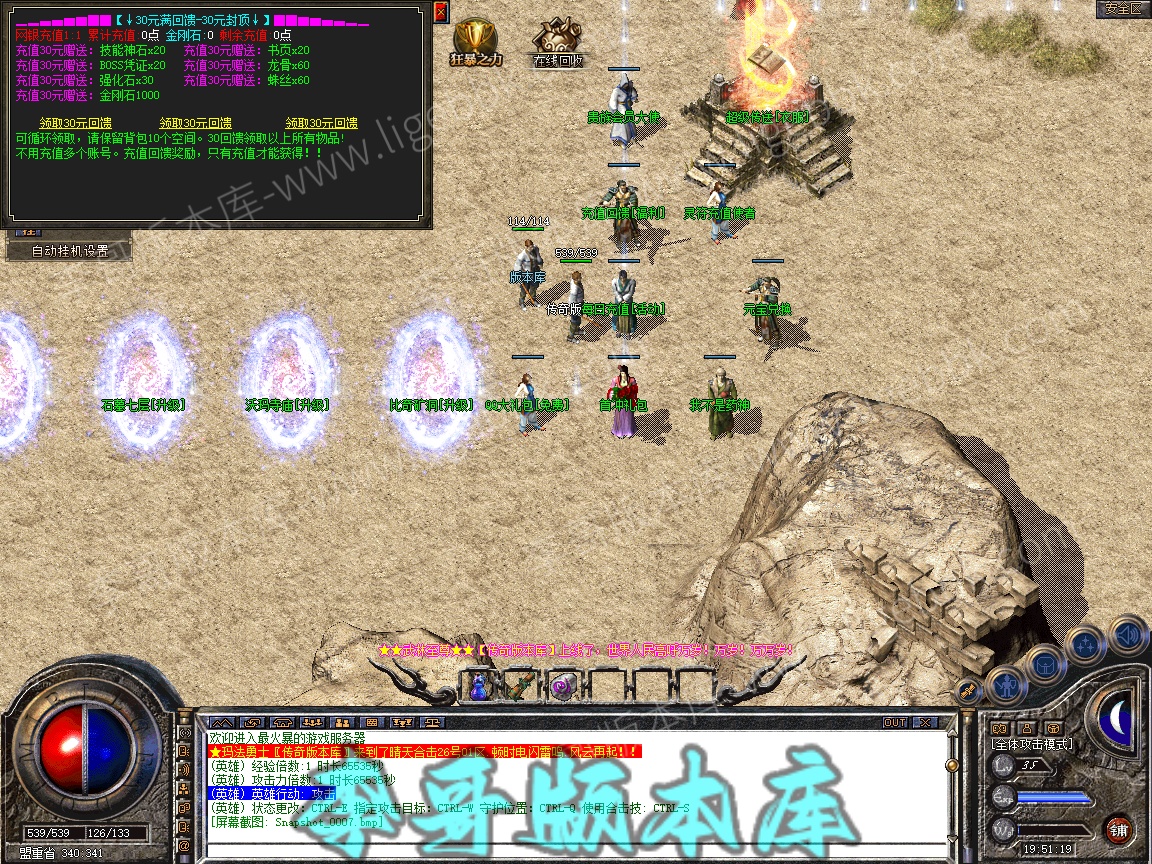Click the OUT button on chat panel
The height and width of the screenshot is (864, 1152).
pyautogui.click(x=894, y=722)
